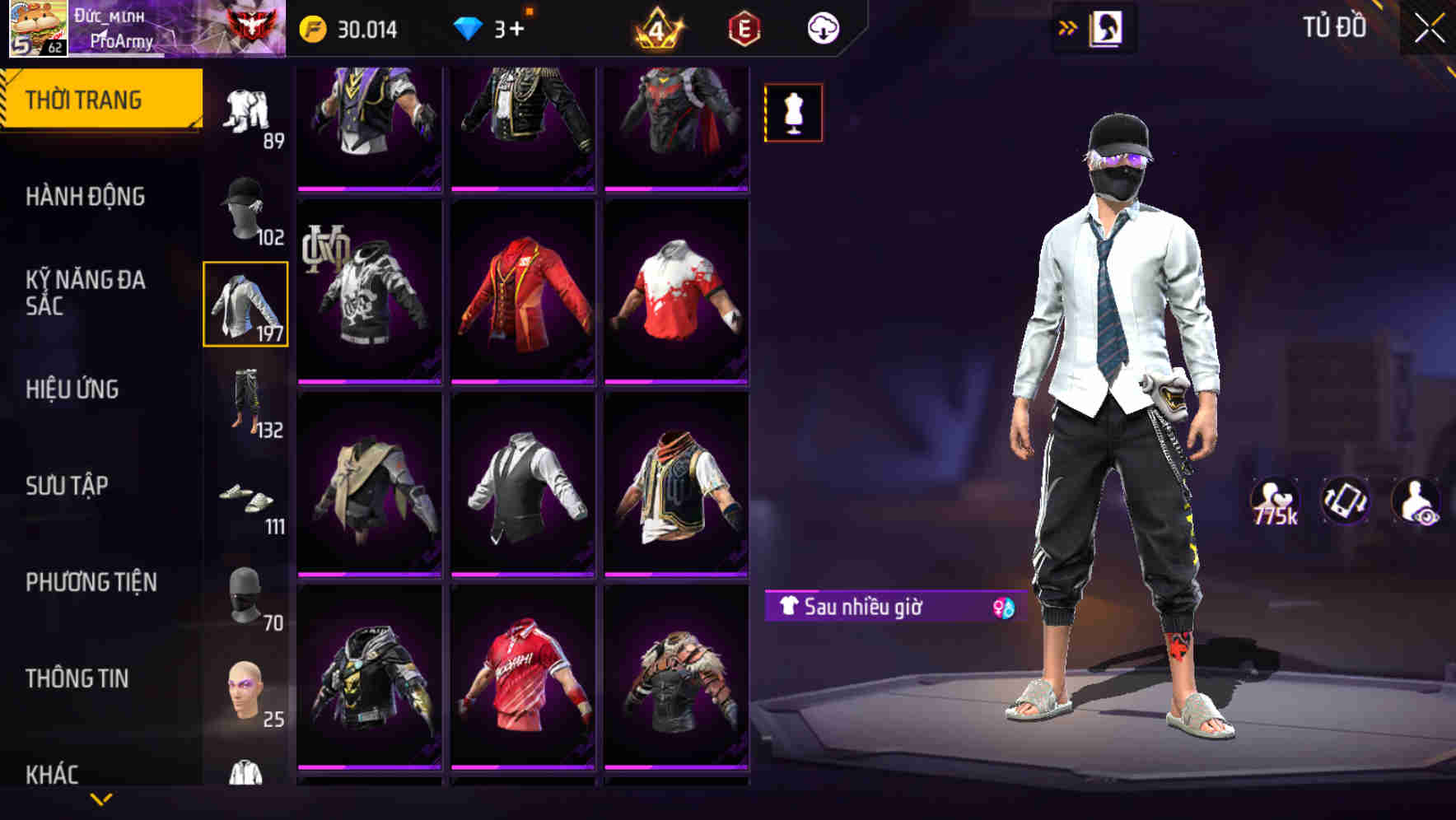Open the mask category with 70 items

(x=245, y=597)
